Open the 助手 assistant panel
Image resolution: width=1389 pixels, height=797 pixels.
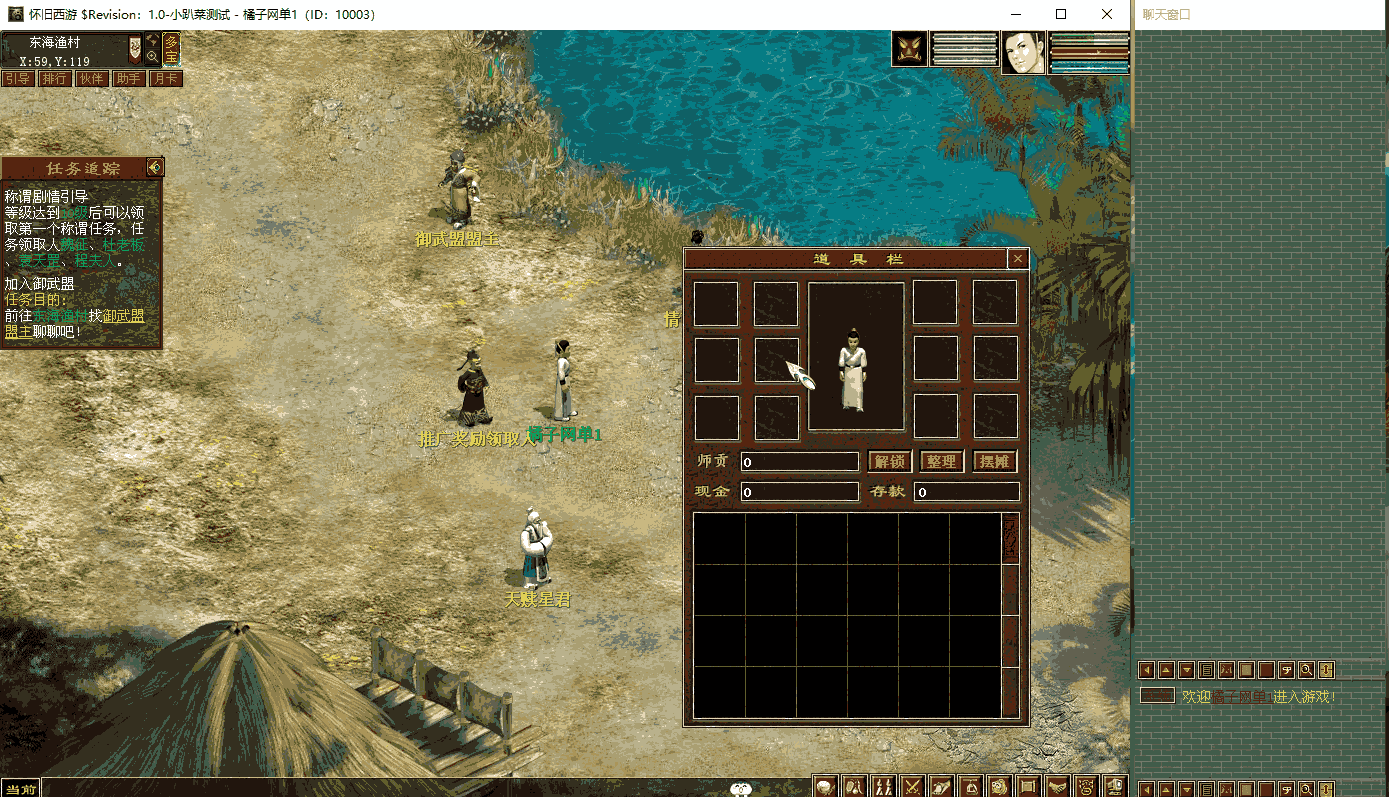pos(128,79)
